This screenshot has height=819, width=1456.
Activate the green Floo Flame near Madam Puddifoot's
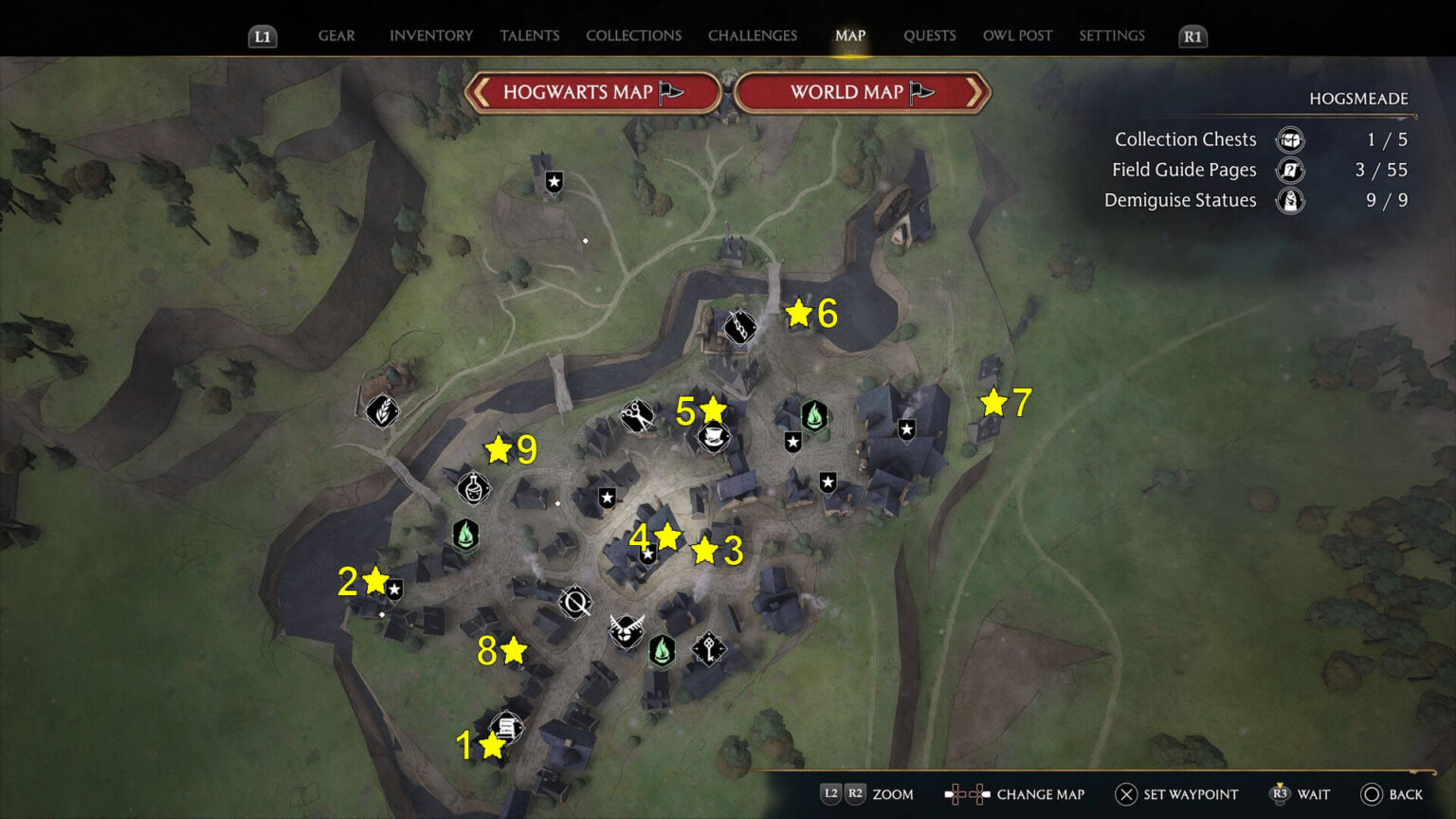[813, 413]
